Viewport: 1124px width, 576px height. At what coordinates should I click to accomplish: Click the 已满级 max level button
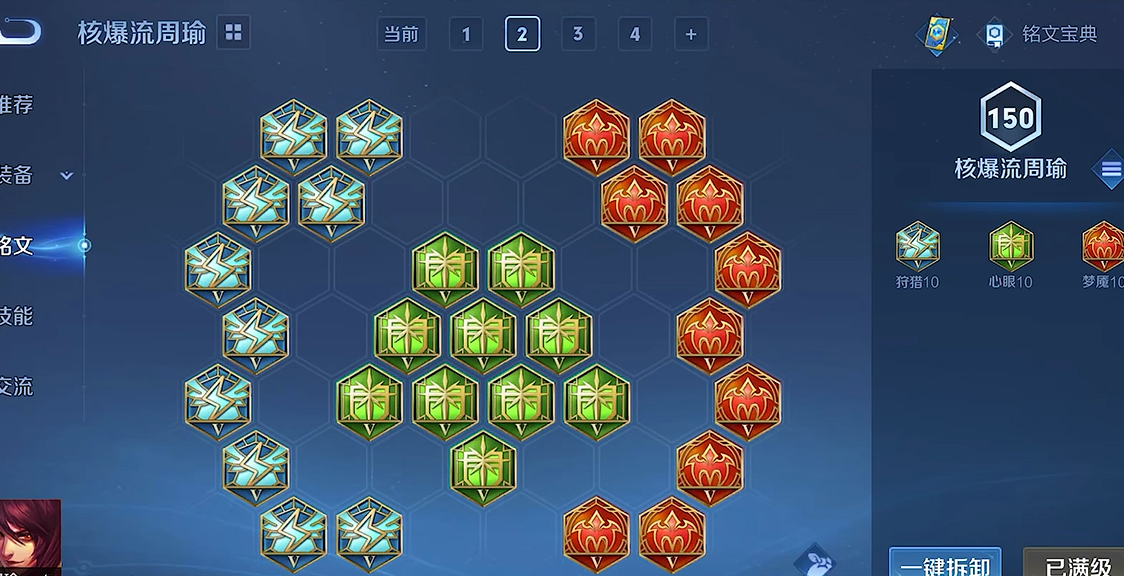pyautogui.click(x=1077, y=564)
